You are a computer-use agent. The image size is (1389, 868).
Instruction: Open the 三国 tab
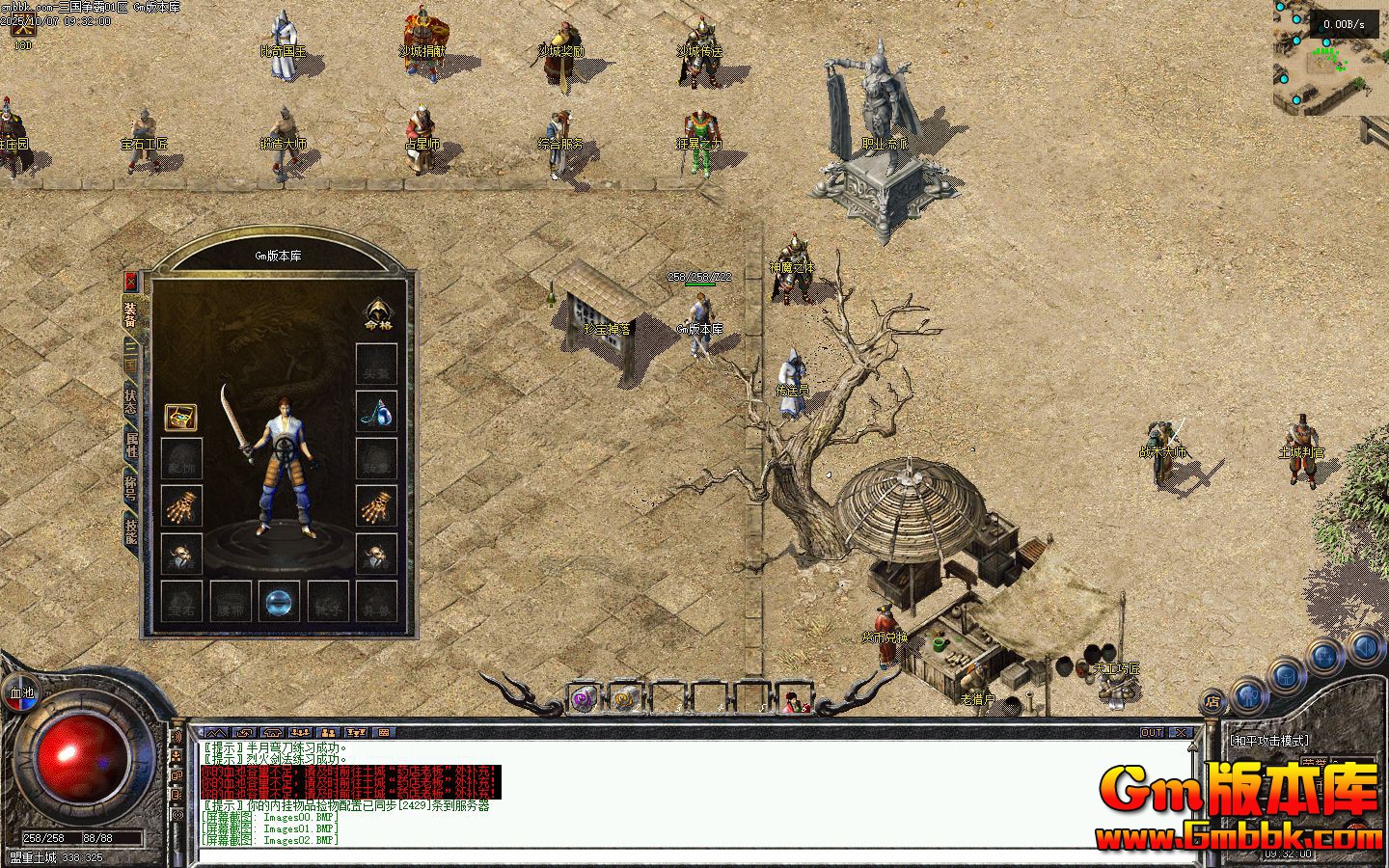(130, 358)
